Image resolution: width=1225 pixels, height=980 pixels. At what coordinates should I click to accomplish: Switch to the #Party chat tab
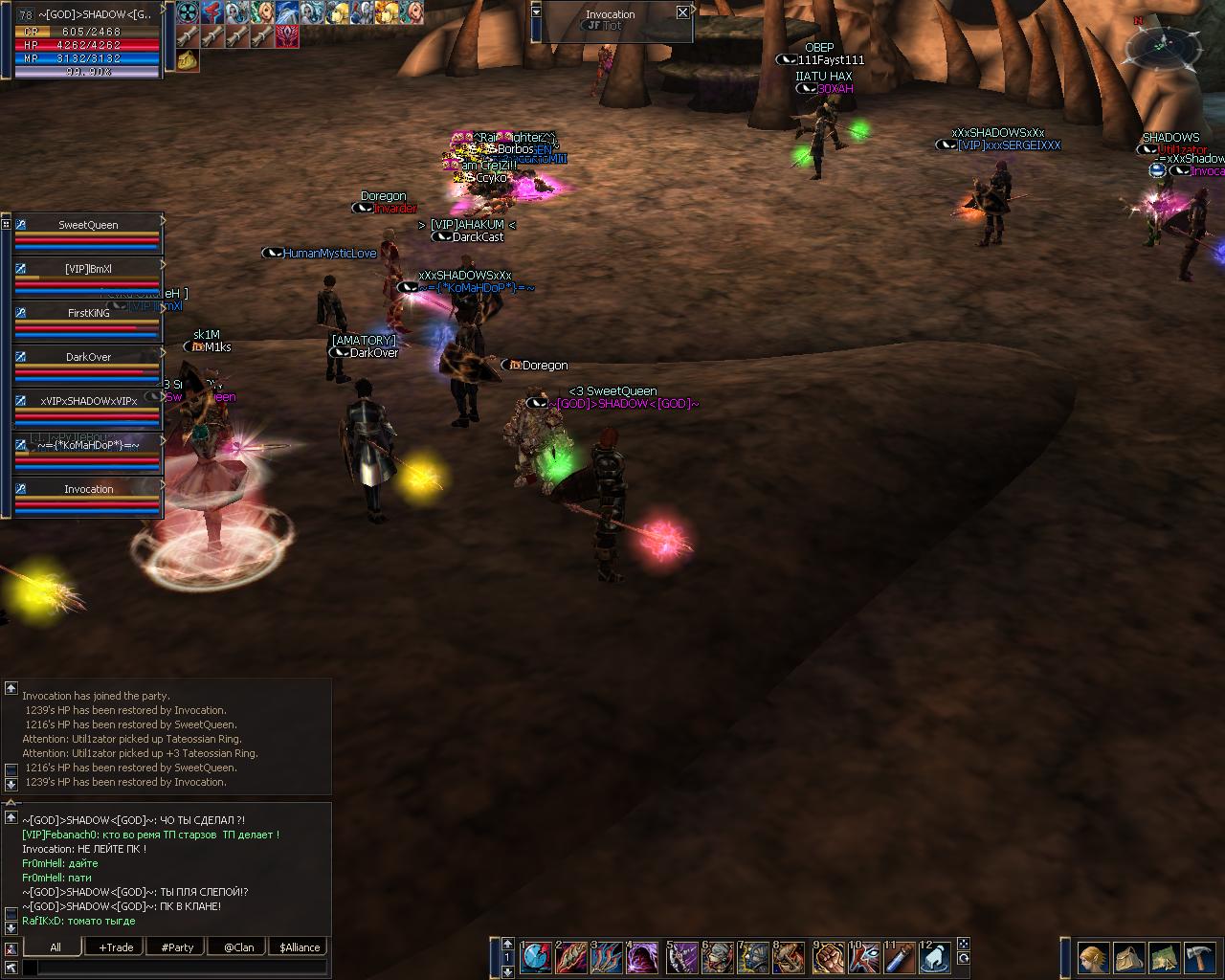[177, 947]
